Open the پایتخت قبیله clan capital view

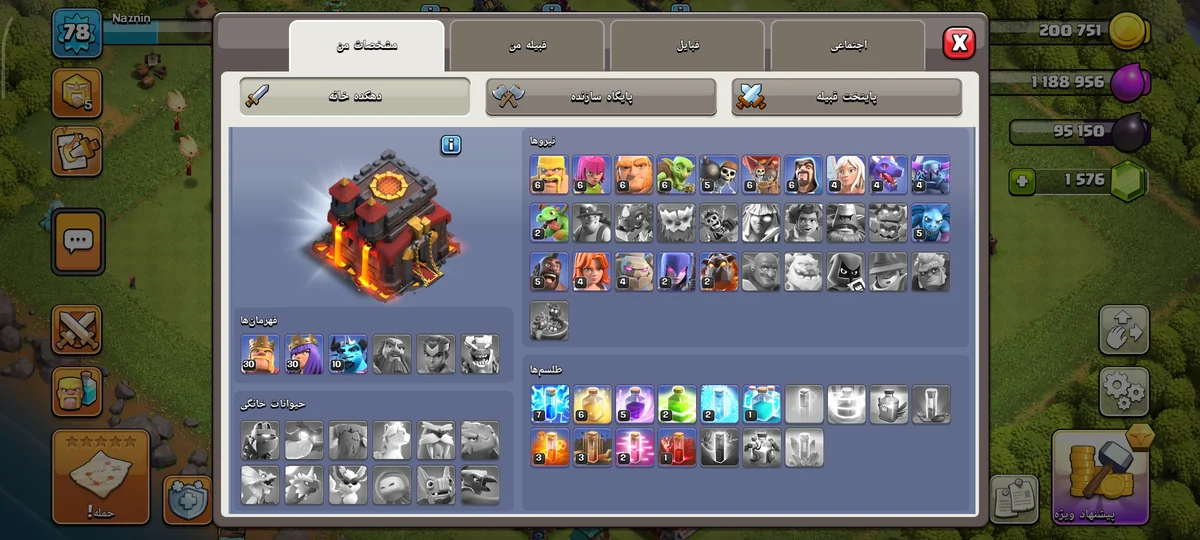pyautogui.click(x=847, y=96)
